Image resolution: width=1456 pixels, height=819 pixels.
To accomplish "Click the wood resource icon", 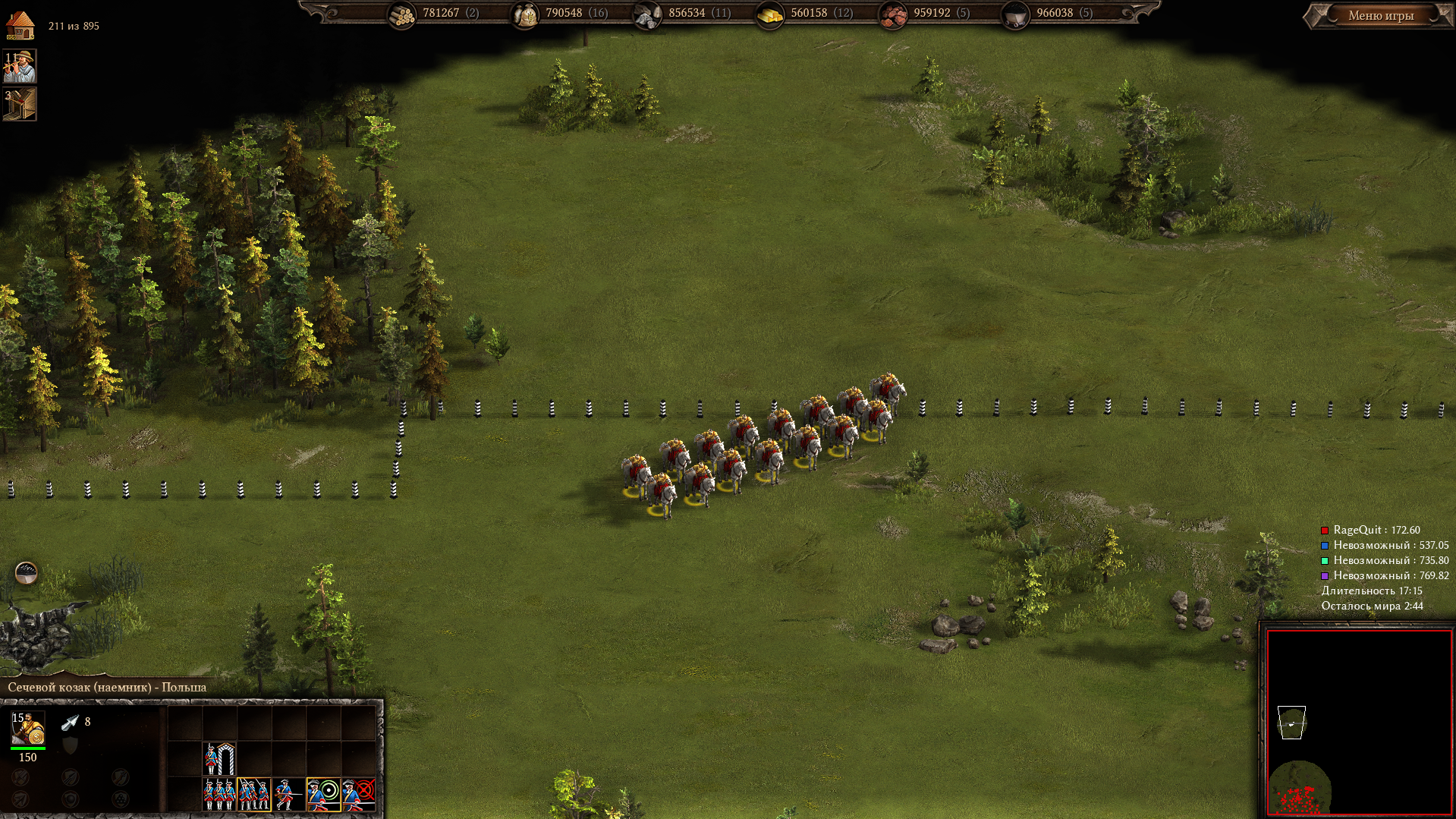I will [x=402, y=14].
